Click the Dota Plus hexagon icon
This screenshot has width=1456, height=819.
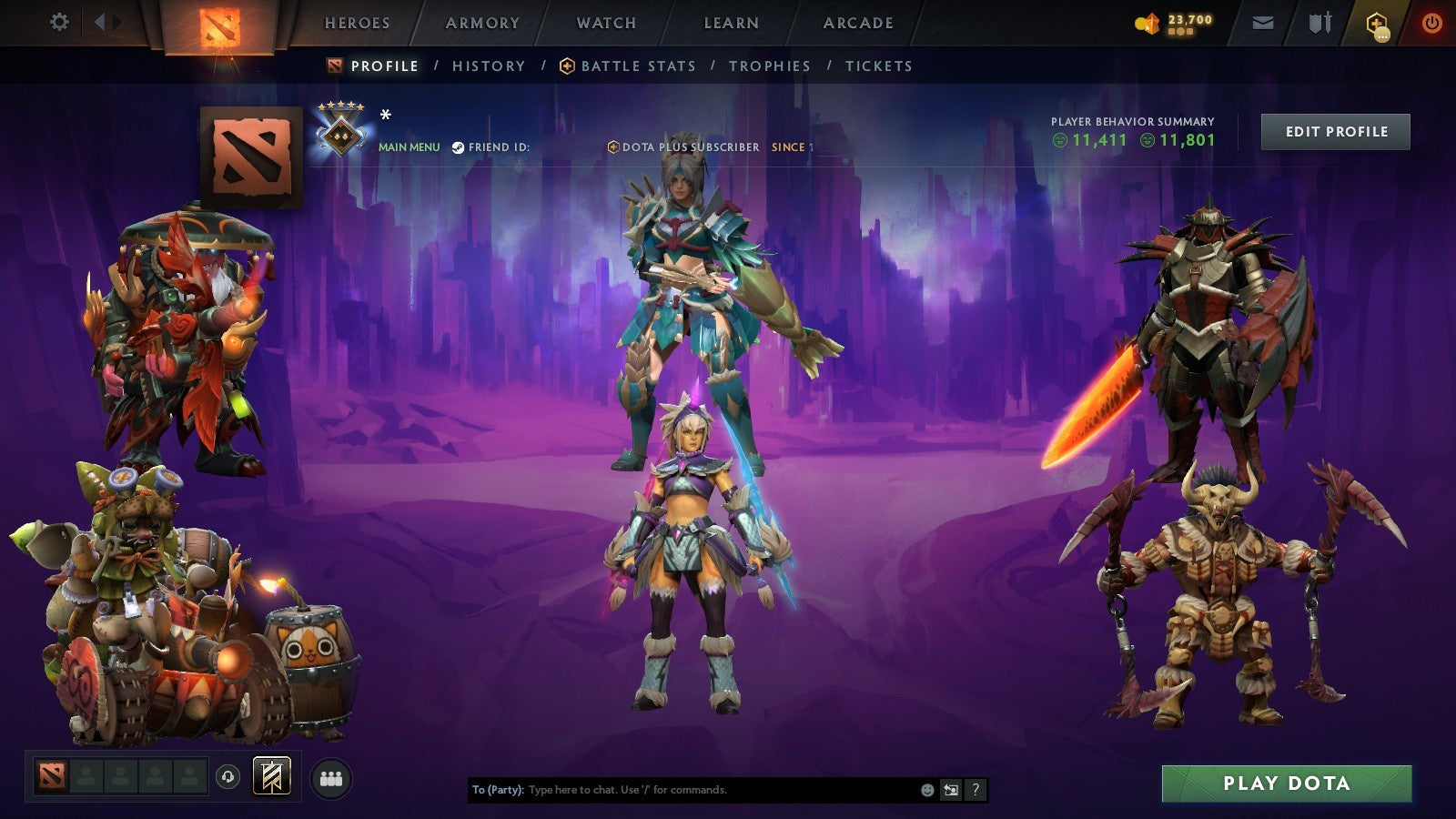coord(1375,24)
